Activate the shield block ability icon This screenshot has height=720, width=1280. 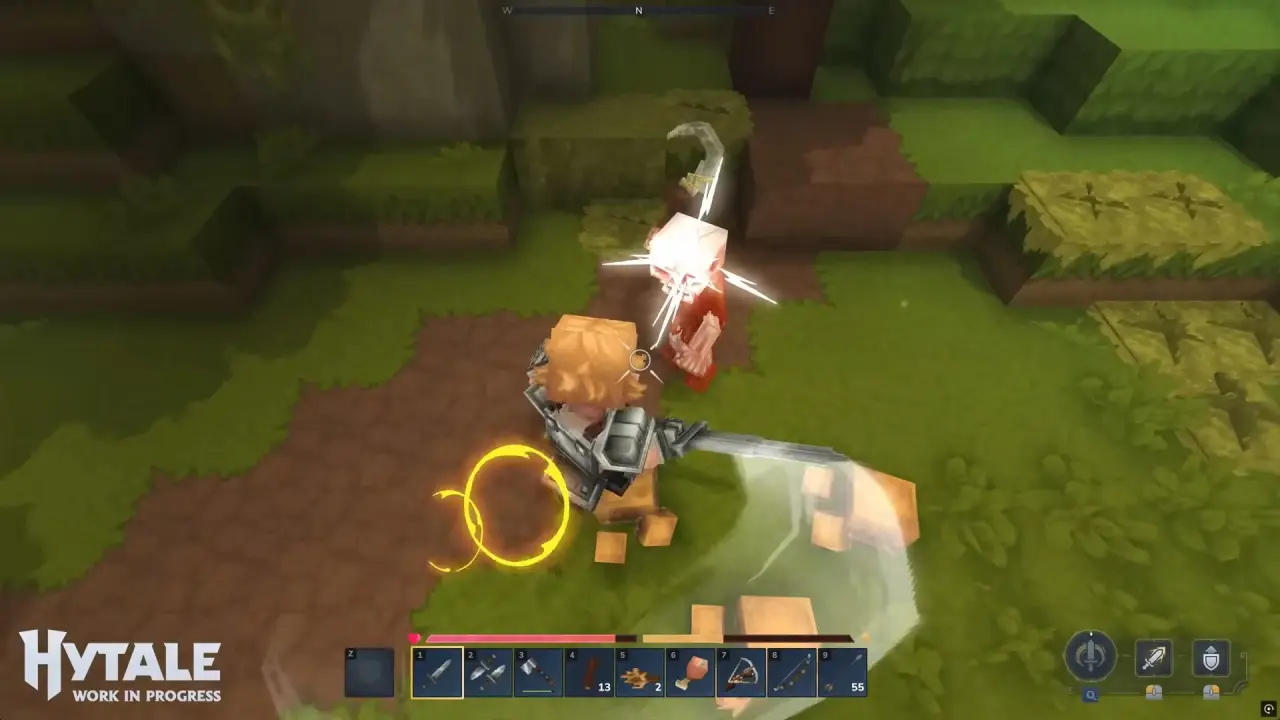[x=1211, y=659]
